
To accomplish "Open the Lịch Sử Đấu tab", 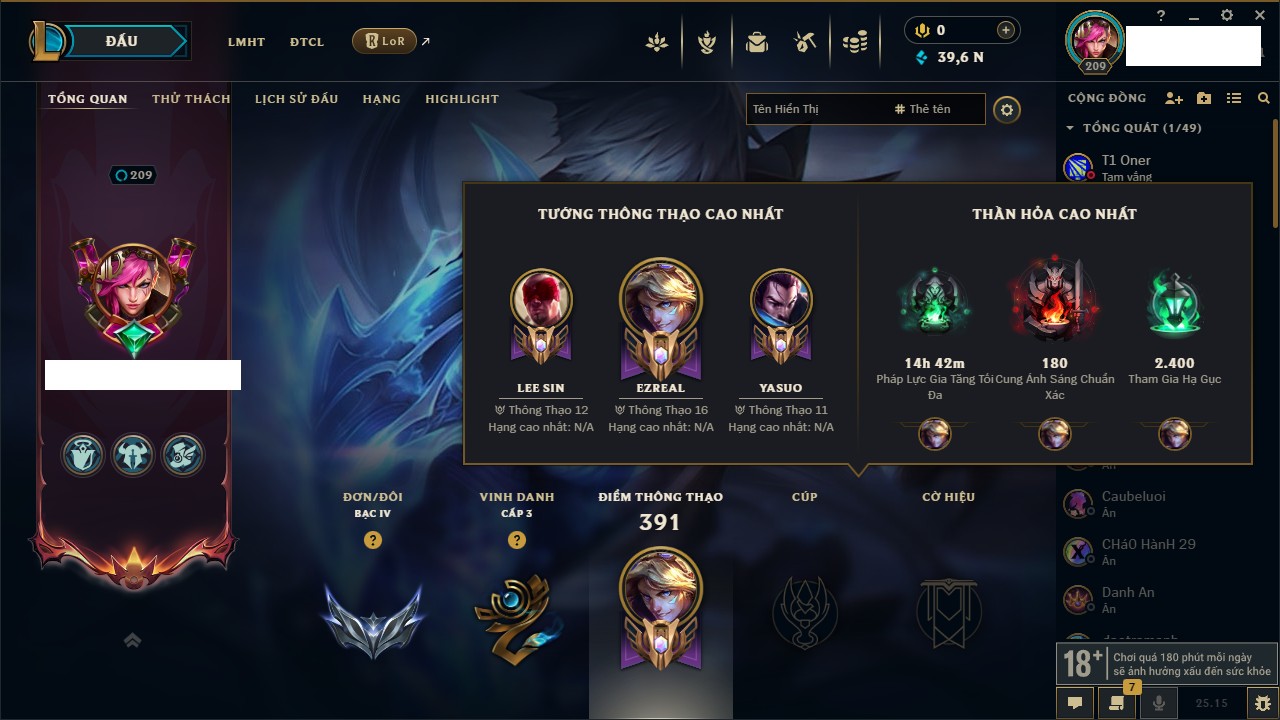I will (296, 99).
